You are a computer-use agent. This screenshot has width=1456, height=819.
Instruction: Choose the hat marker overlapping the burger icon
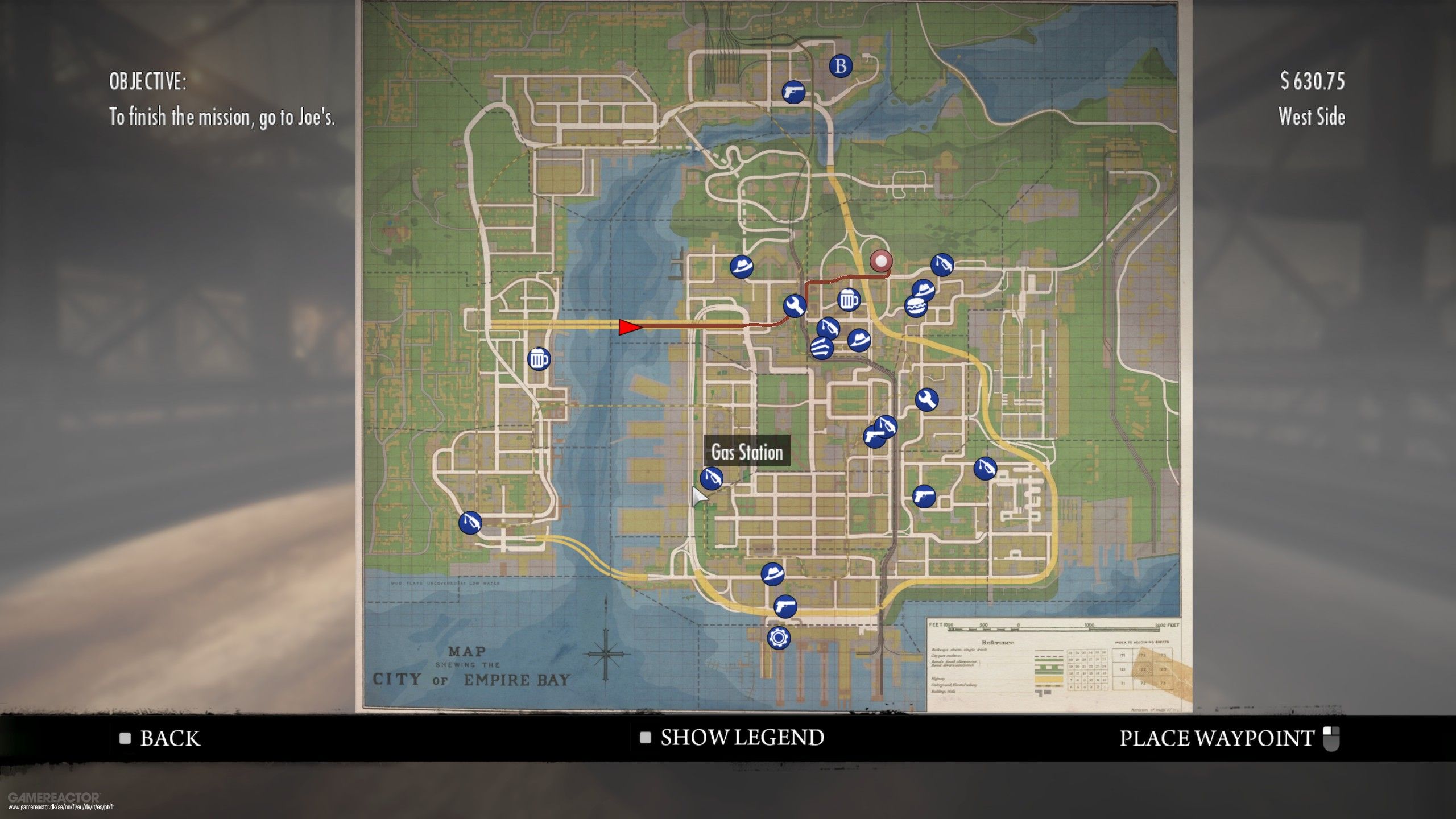[x=924, y=289]
